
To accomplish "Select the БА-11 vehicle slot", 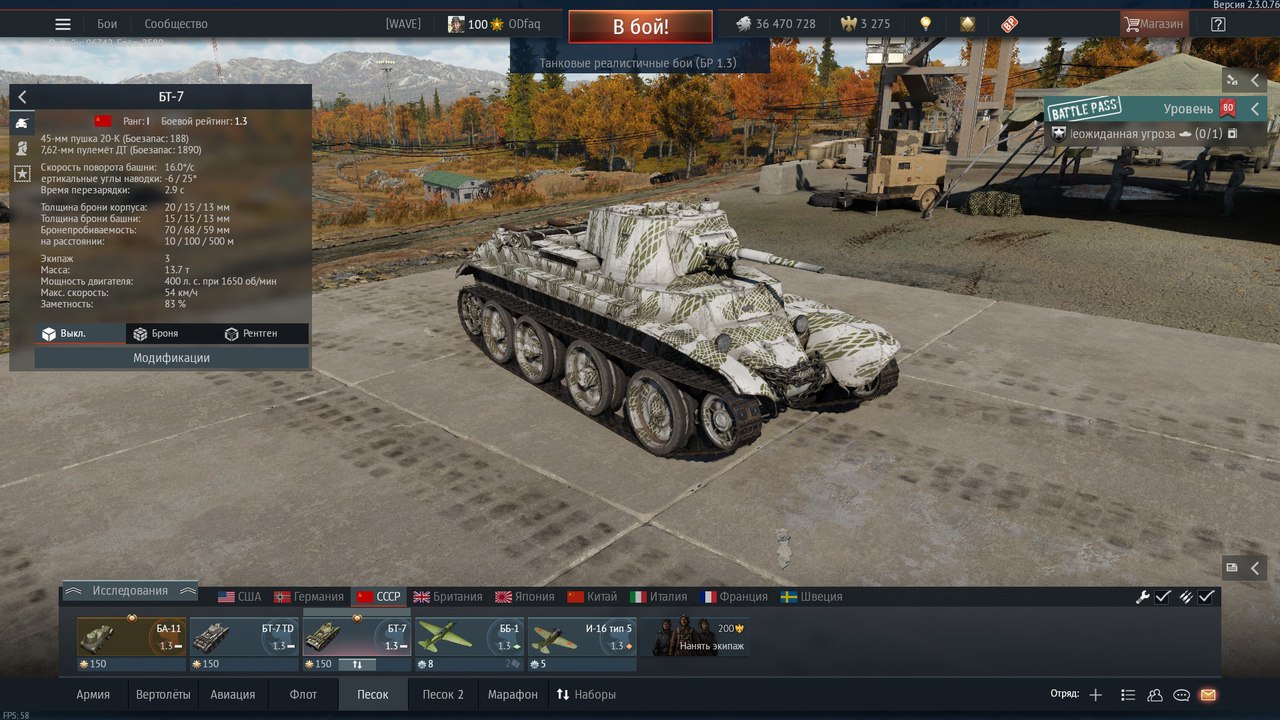I will click(x=131, y=637).
